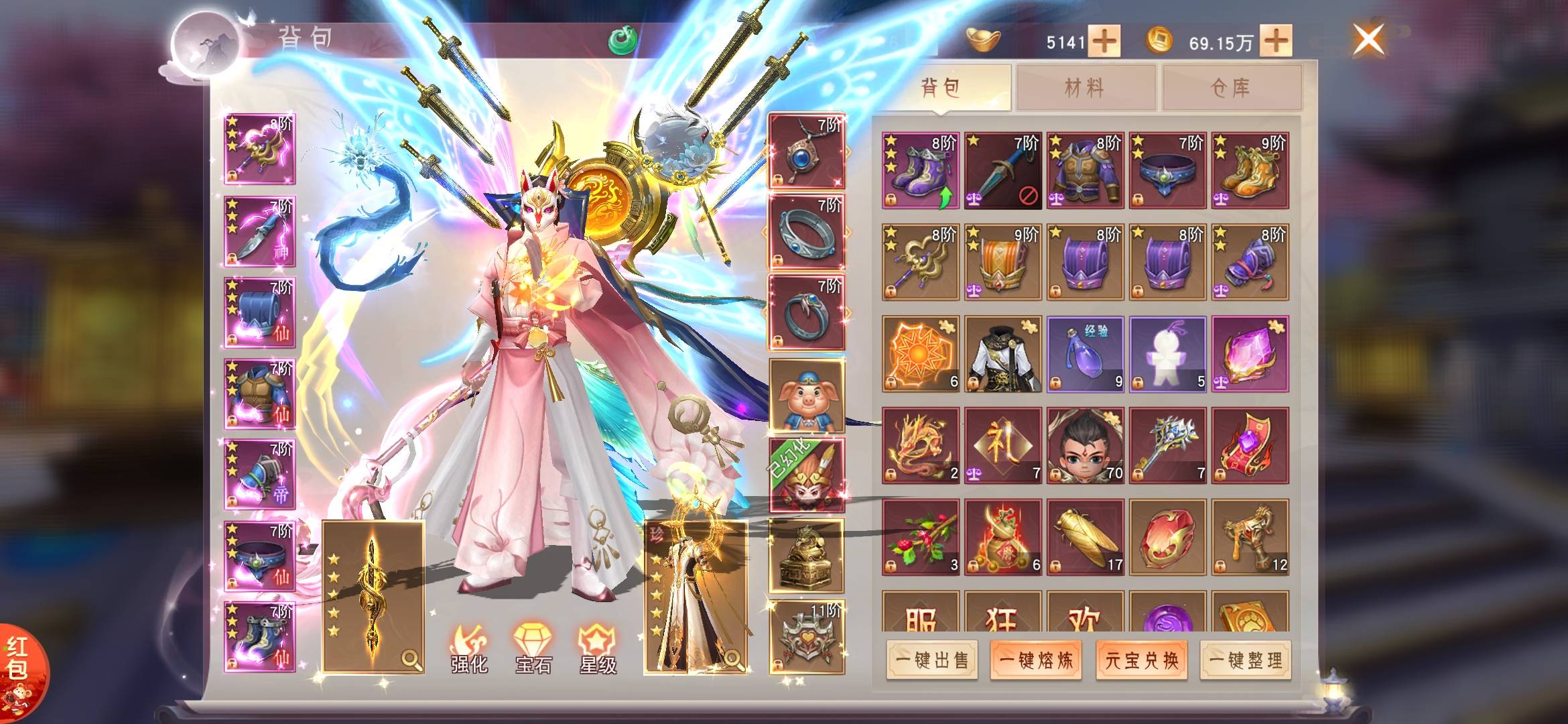This screenshot has height=724, width=1568.
Task: Choose the golden cicada item in bag
Action: [x=1085, y=537]
